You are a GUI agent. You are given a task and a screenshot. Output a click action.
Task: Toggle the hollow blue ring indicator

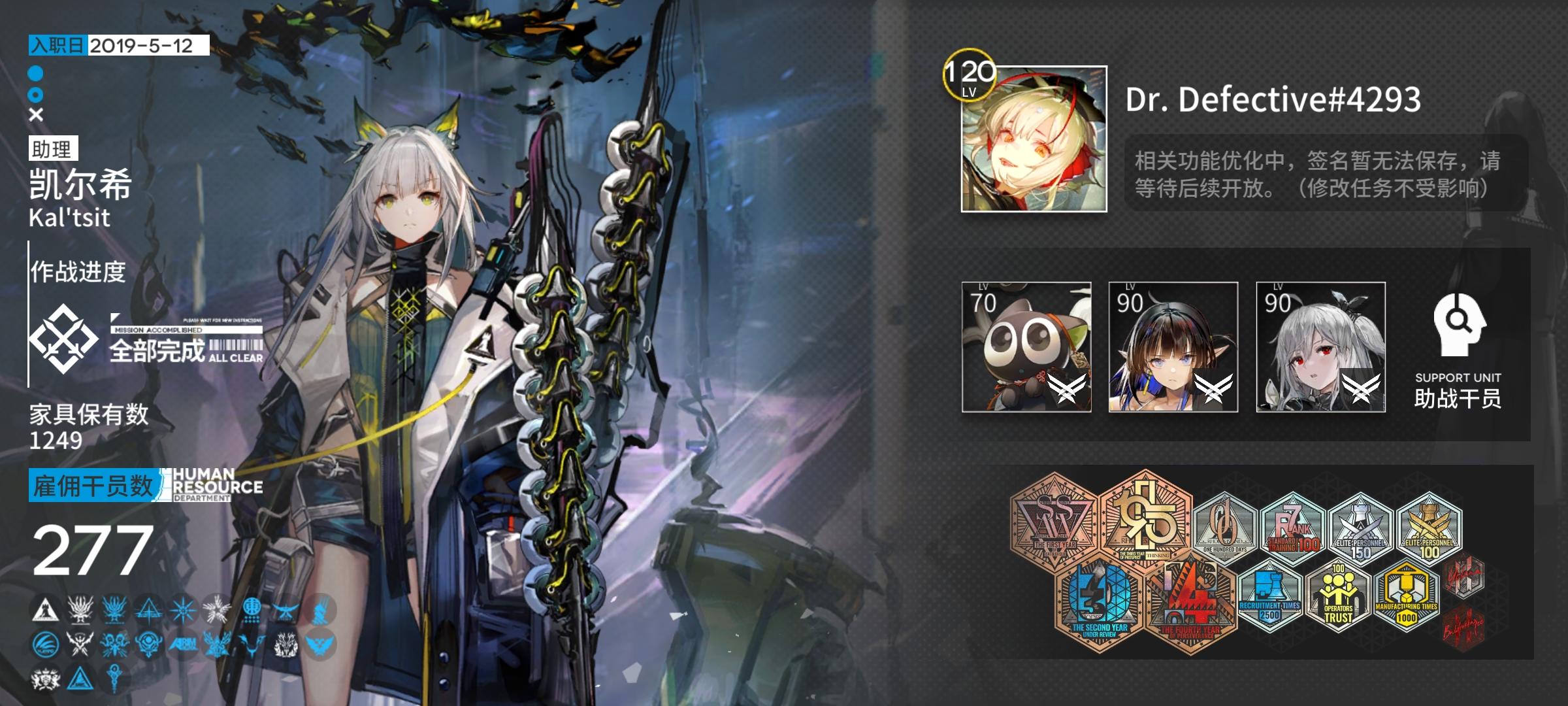point(34,93)
